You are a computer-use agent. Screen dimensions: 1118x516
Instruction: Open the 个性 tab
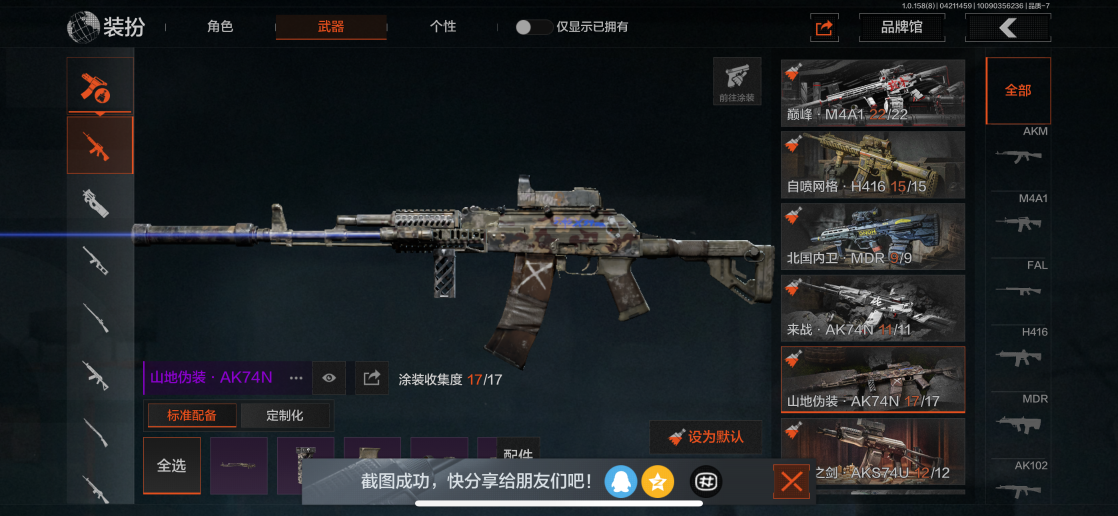(x=443, y=27)
